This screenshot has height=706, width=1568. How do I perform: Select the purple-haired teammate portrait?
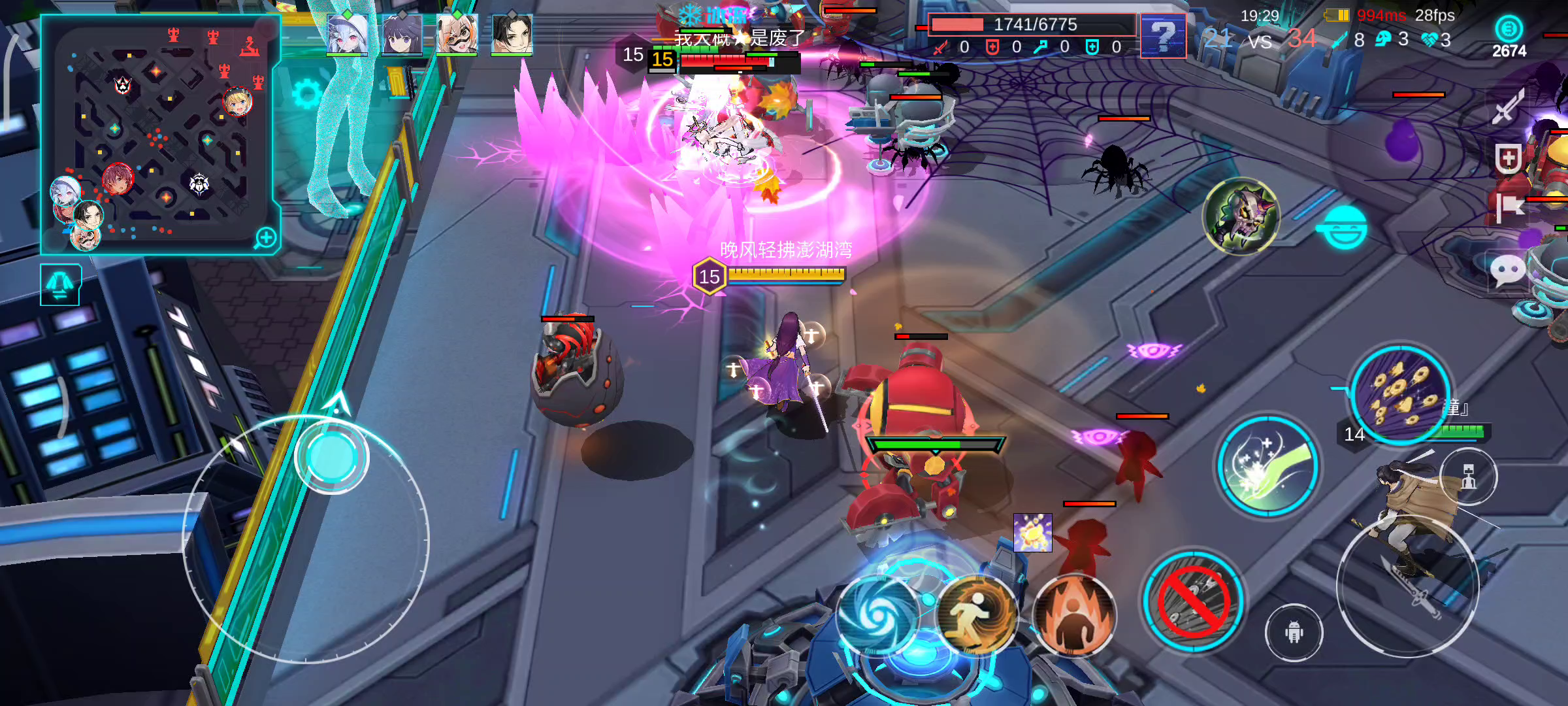[x=402, y=33]
